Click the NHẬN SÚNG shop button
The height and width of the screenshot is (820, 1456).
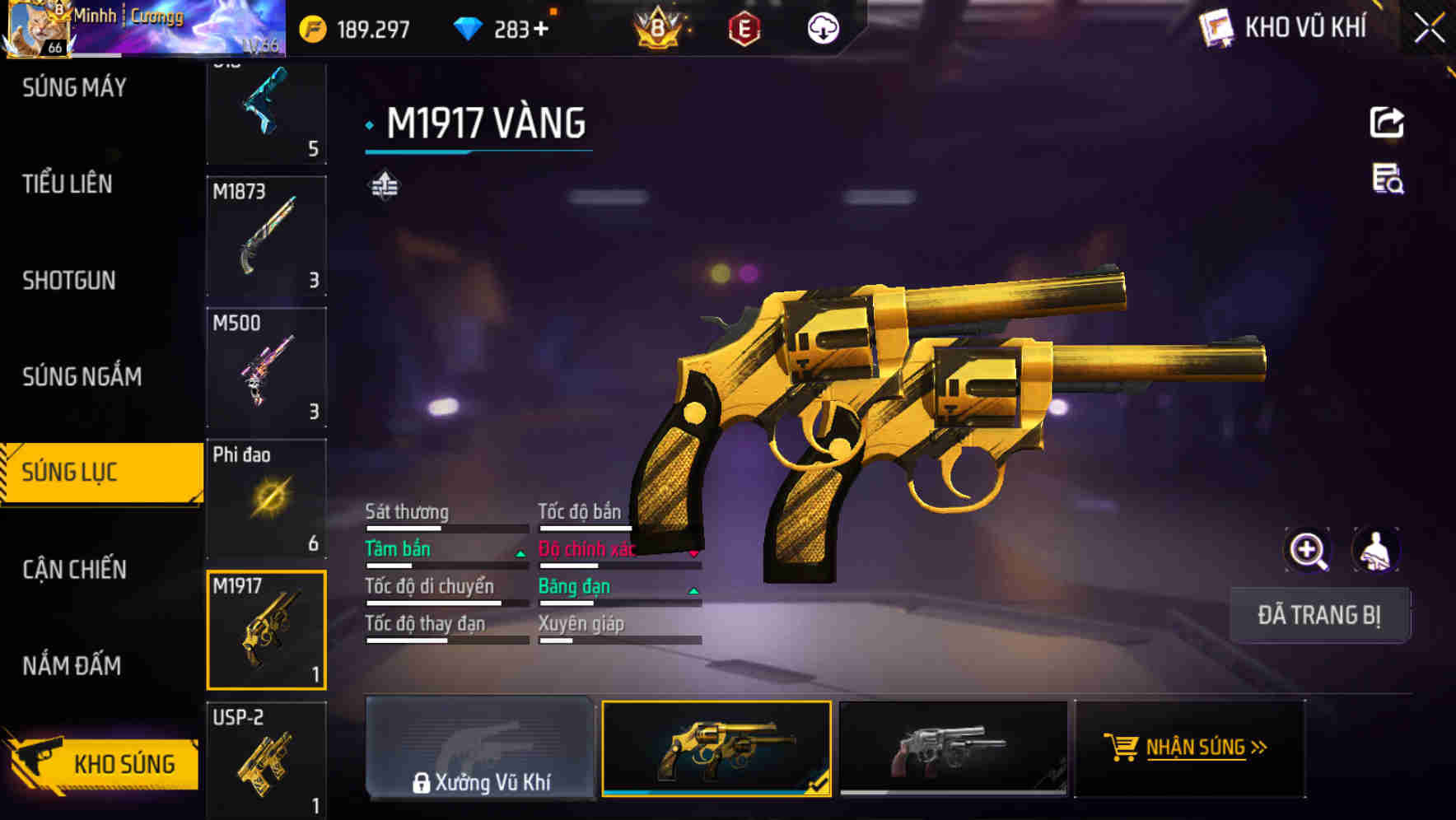pyautogui.click(x=1192, y=749)
